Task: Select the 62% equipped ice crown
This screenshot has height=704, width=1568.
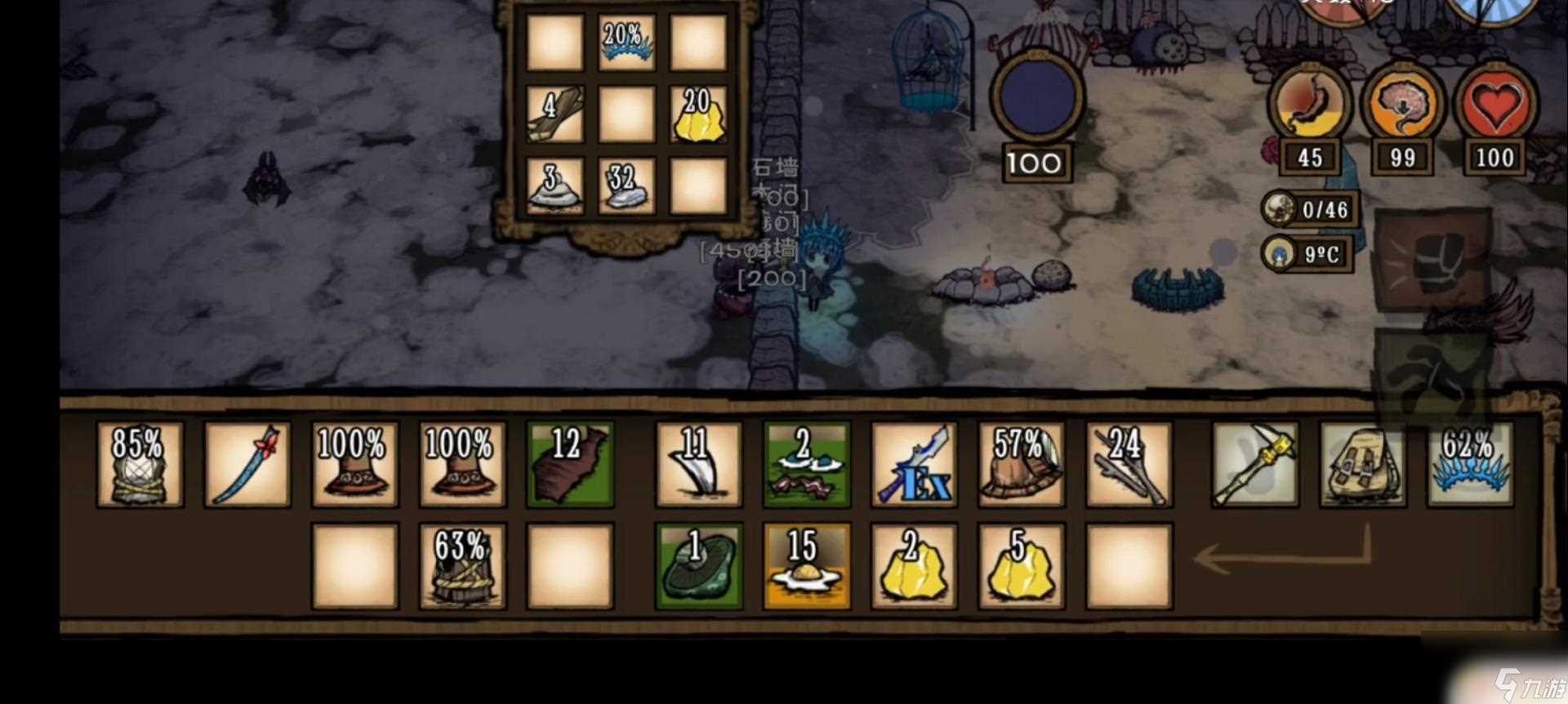Action: click(x=1470, y=464)
